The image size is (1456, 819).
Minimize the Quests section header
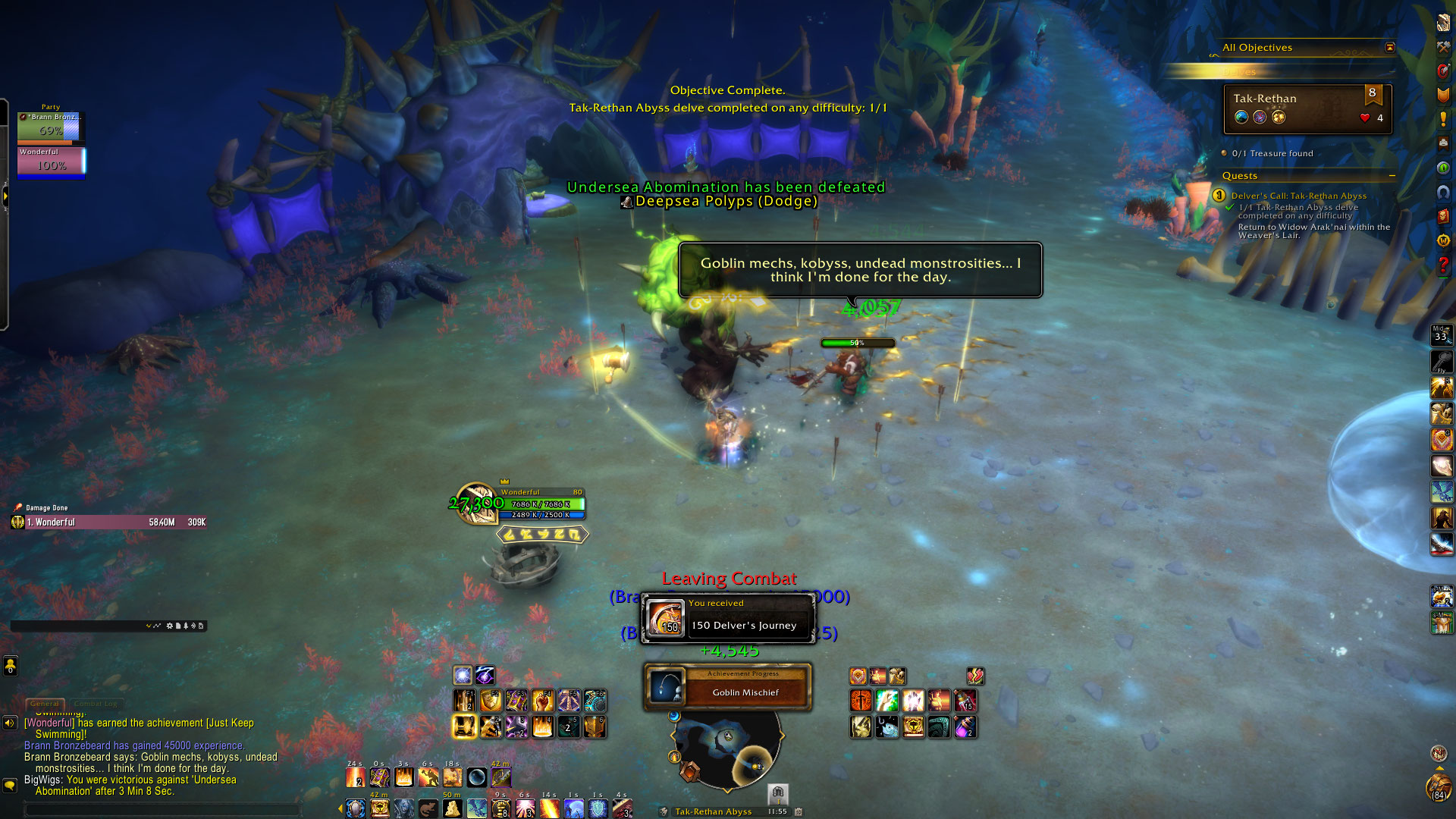pos(1392,176)
